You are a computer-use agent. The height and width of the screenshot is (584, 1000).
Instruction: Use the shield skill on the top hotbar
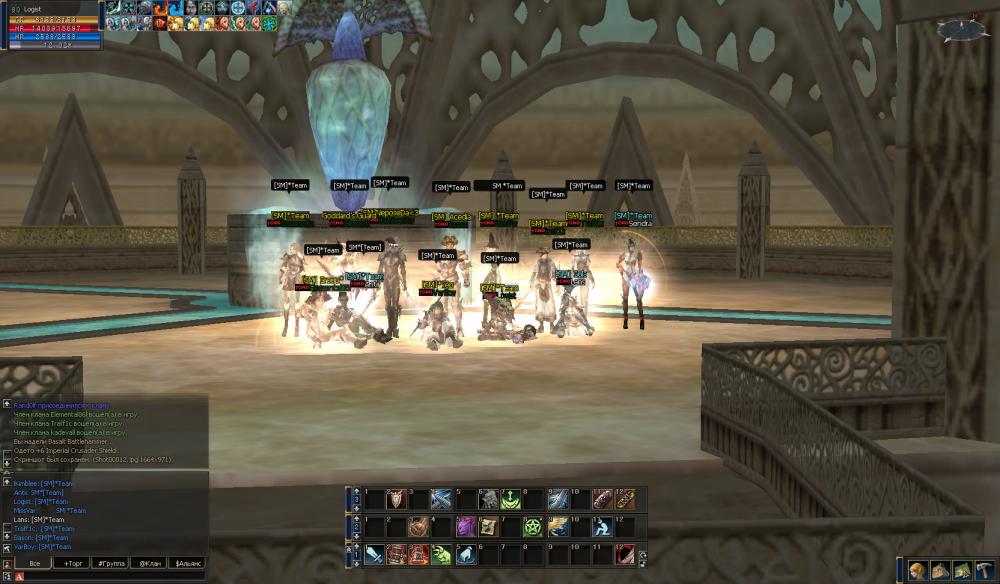395,498
